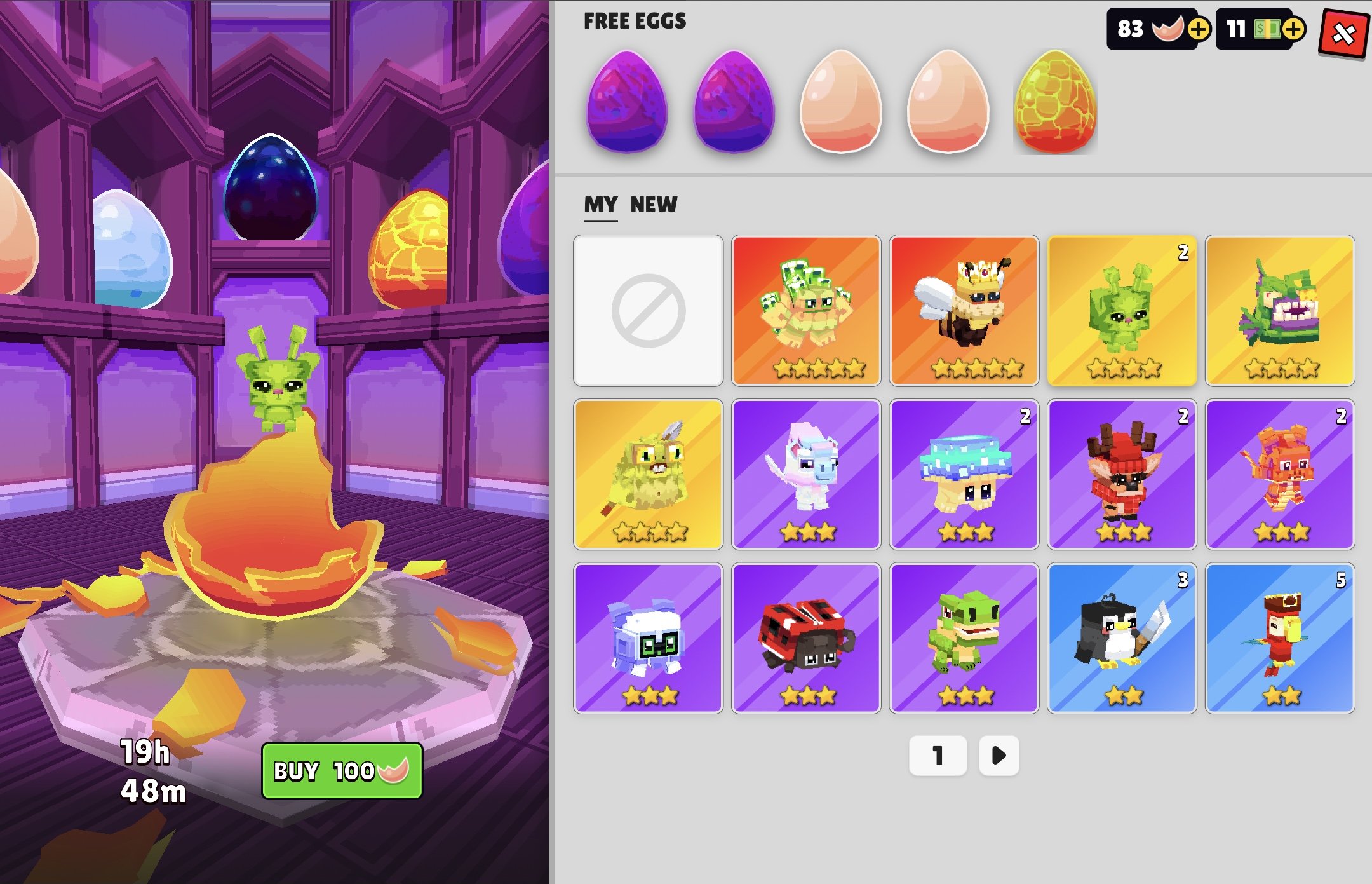The image size is (1372, 884).
Task: Choose the green frog dinosaur pet
Action: pos(964,637)
